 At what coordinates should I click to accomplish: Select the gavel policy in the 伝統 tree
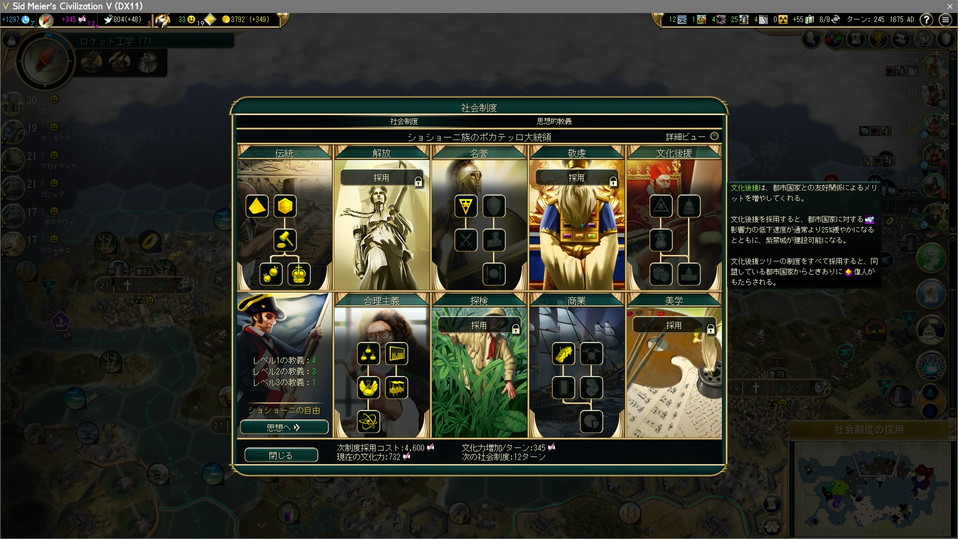285,240
